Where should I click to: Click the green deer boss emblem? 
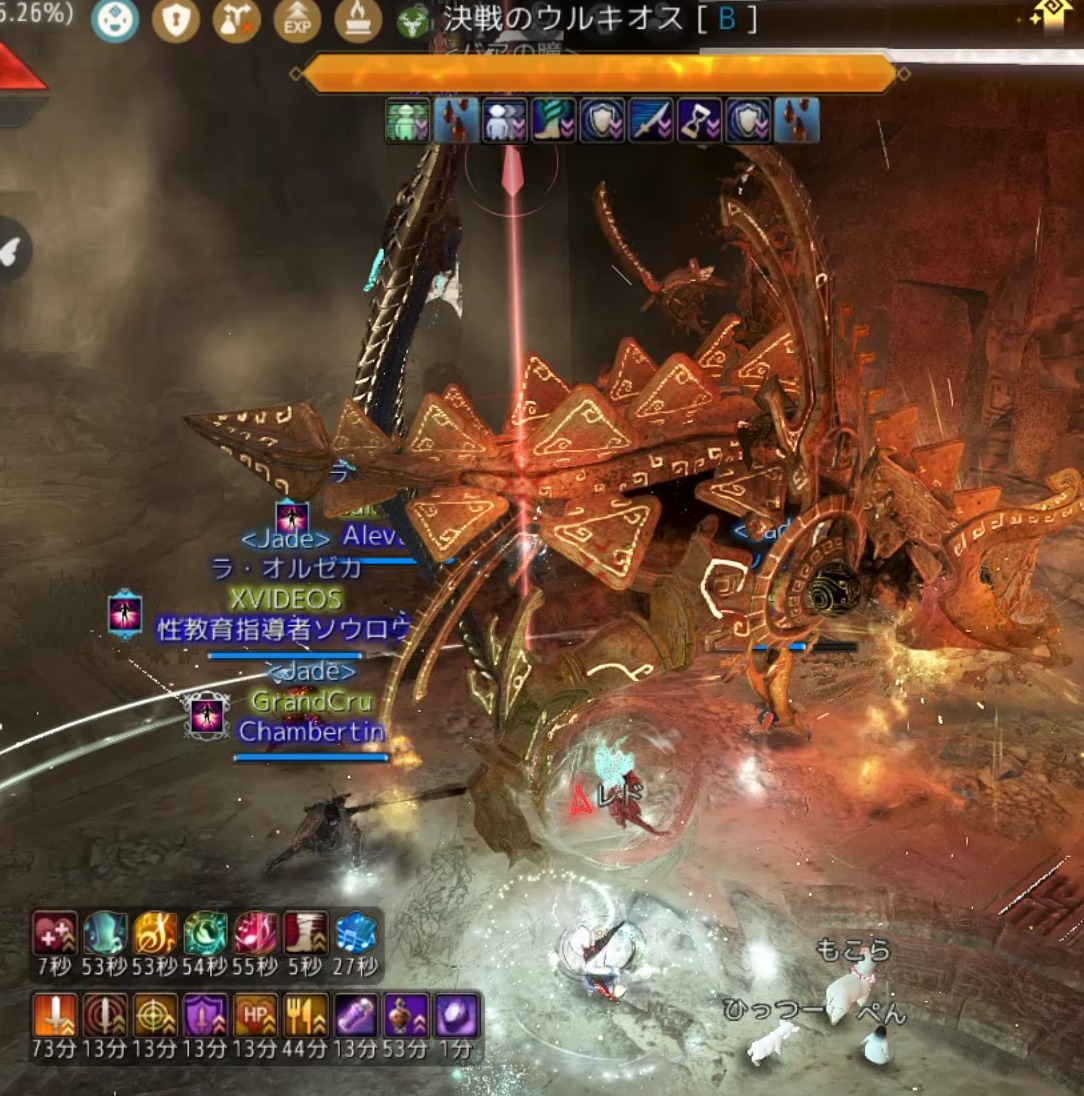(409, 22)
